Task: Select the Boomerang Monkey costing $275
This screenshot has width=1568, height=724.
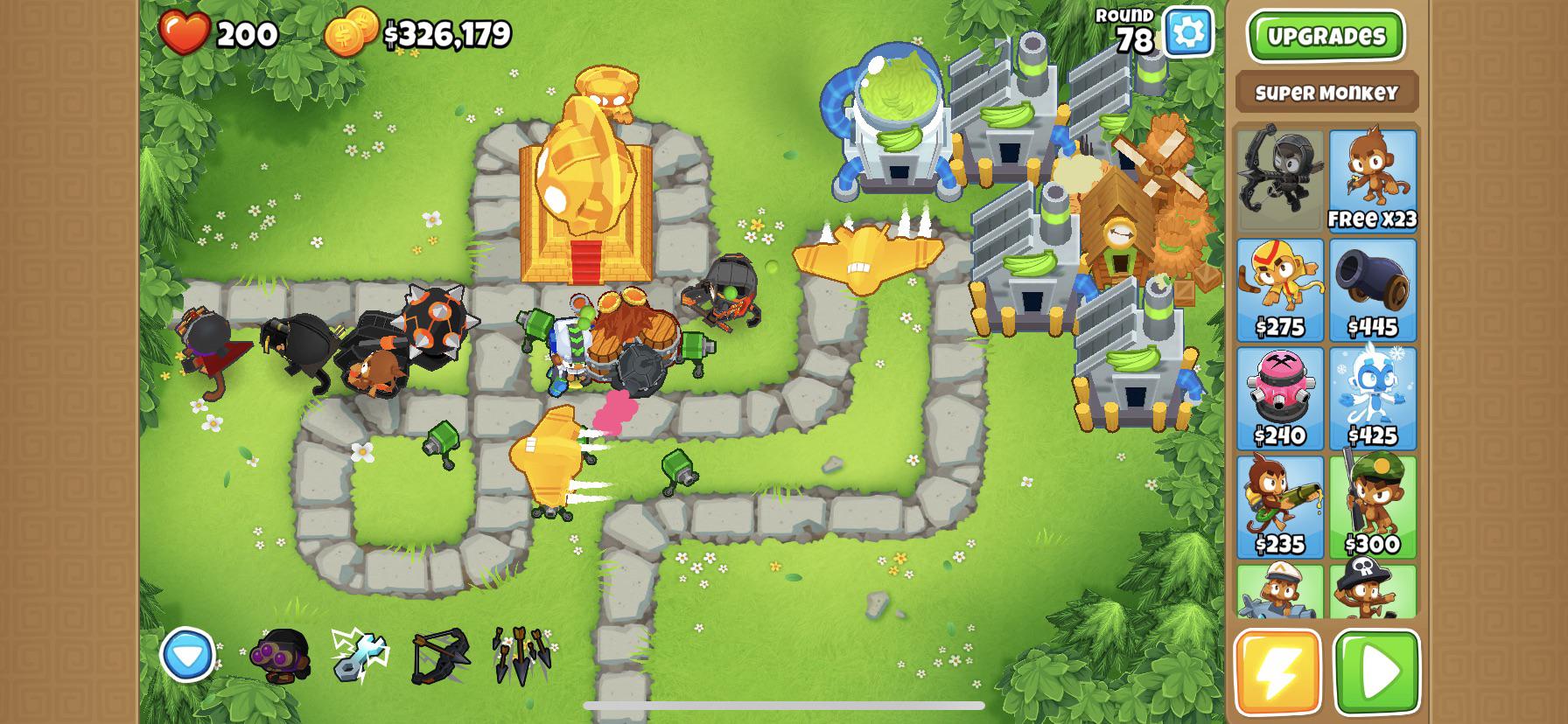Action: 1279,284
